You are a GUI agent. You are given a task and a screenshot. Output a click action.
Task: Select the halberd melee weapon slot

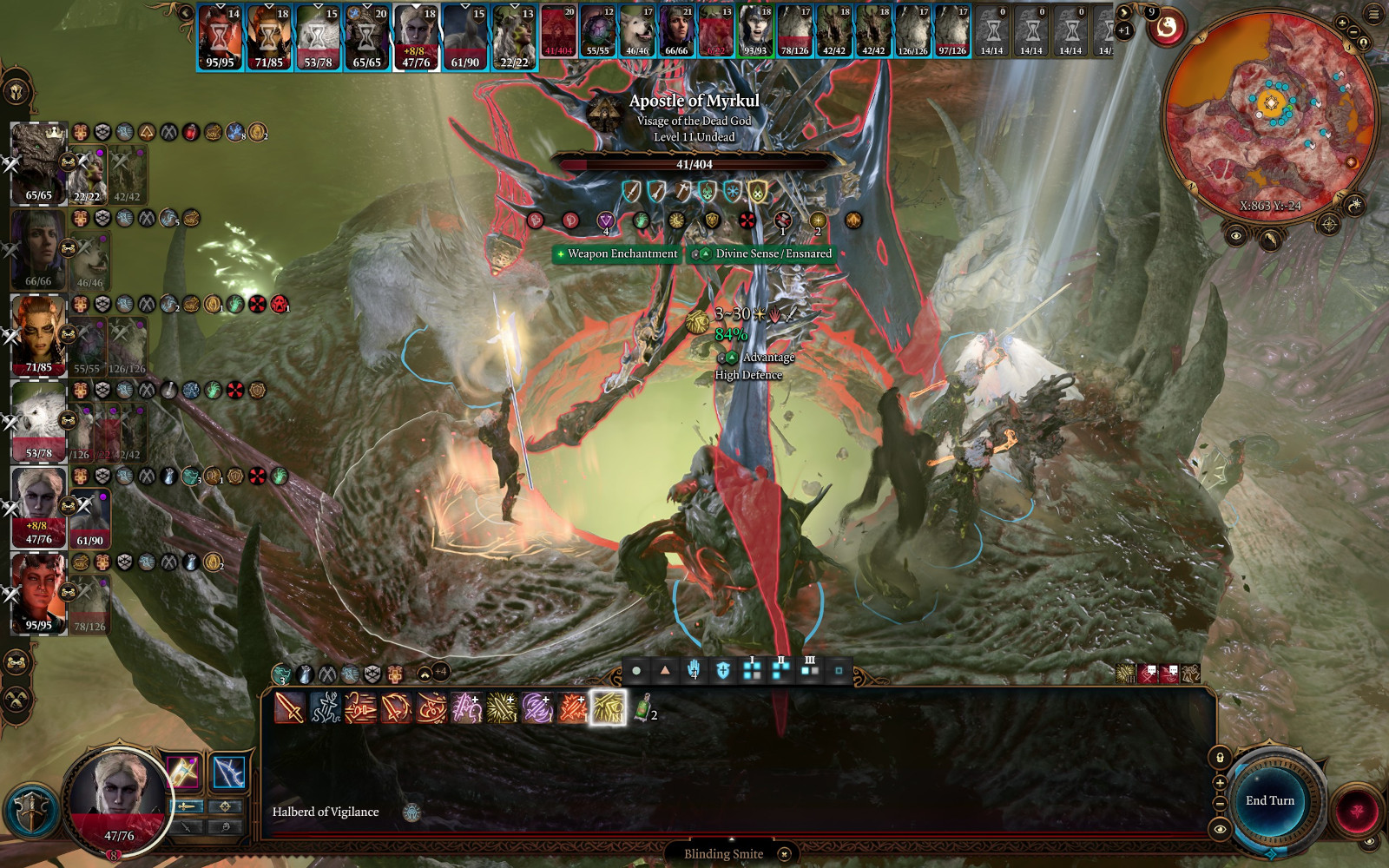point(183,772)
